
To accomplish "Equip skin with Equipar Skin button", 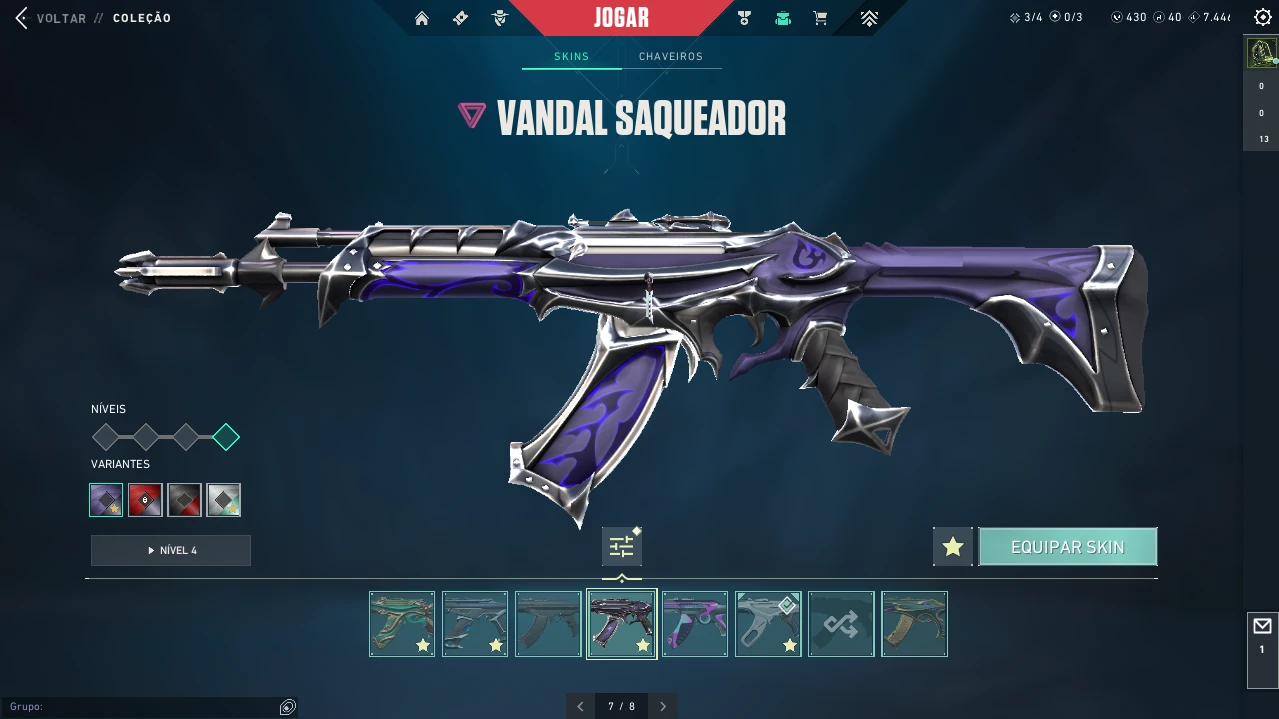I will (1067, 547).
